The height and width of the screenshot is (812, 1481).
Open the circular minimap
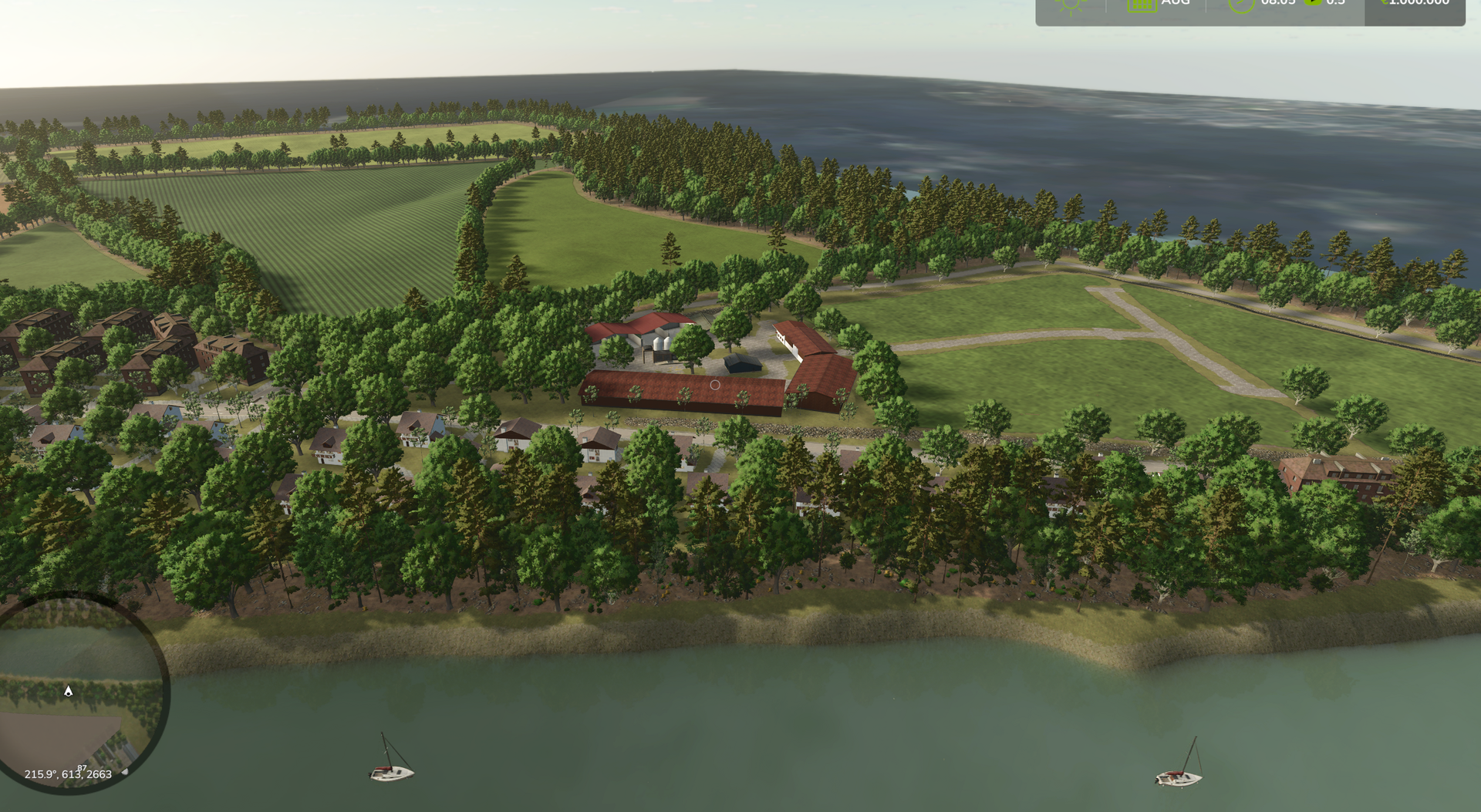click(x=77, y=690)
